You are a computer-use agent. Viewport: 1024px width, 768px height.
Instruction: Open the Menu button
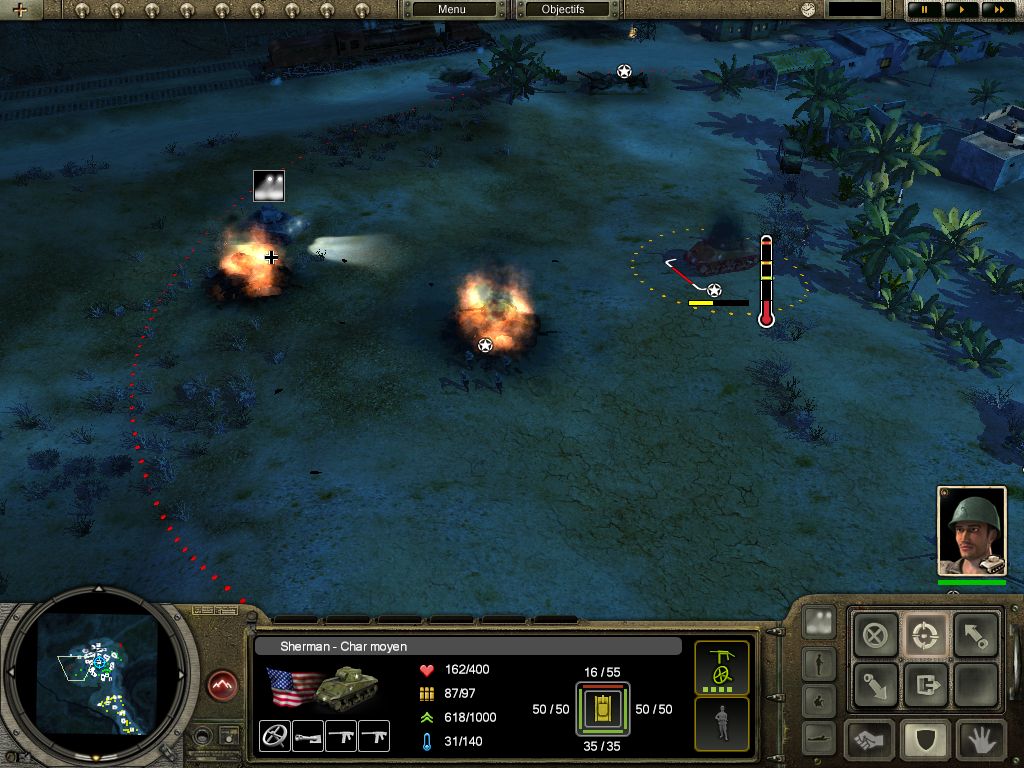[x=452, y=9]
